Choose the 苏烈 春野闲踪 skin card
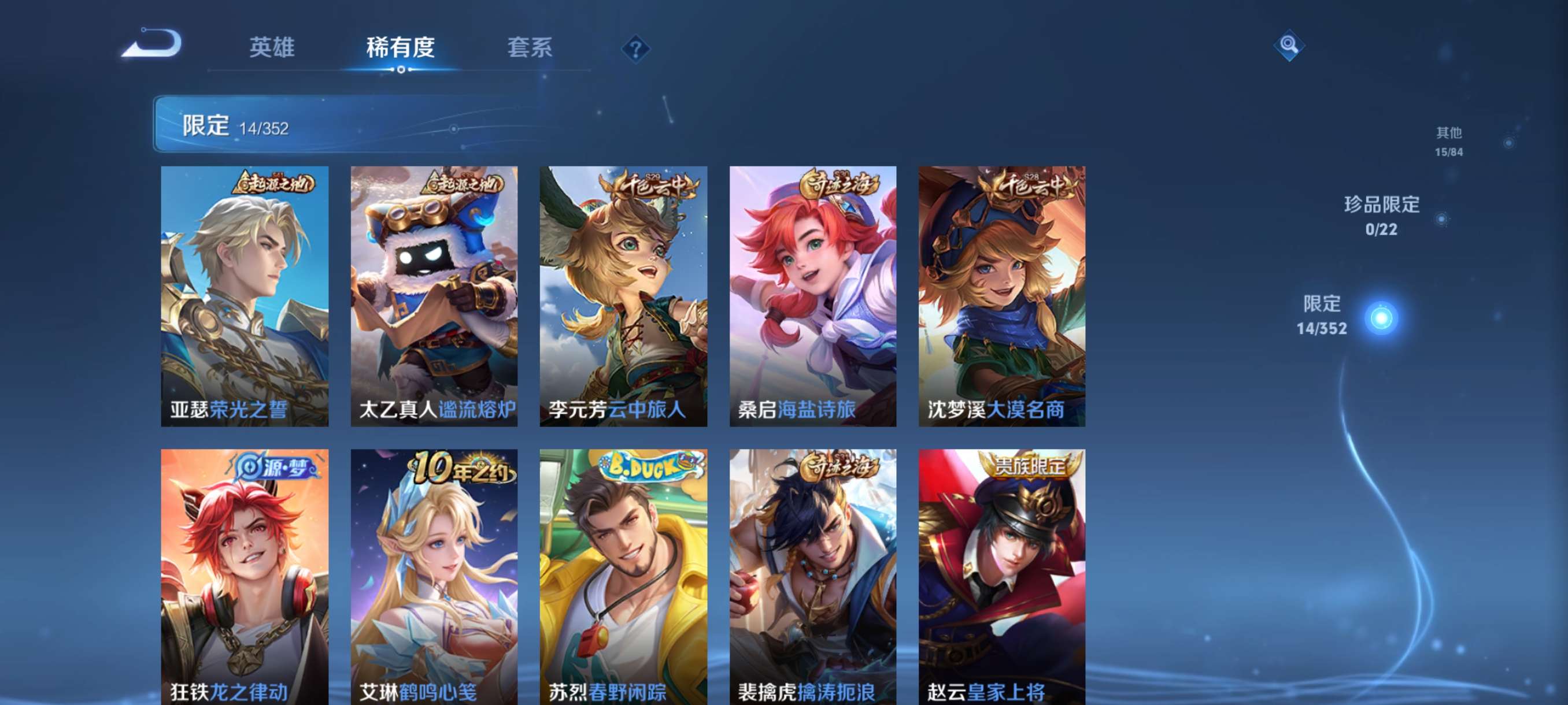 623,577
